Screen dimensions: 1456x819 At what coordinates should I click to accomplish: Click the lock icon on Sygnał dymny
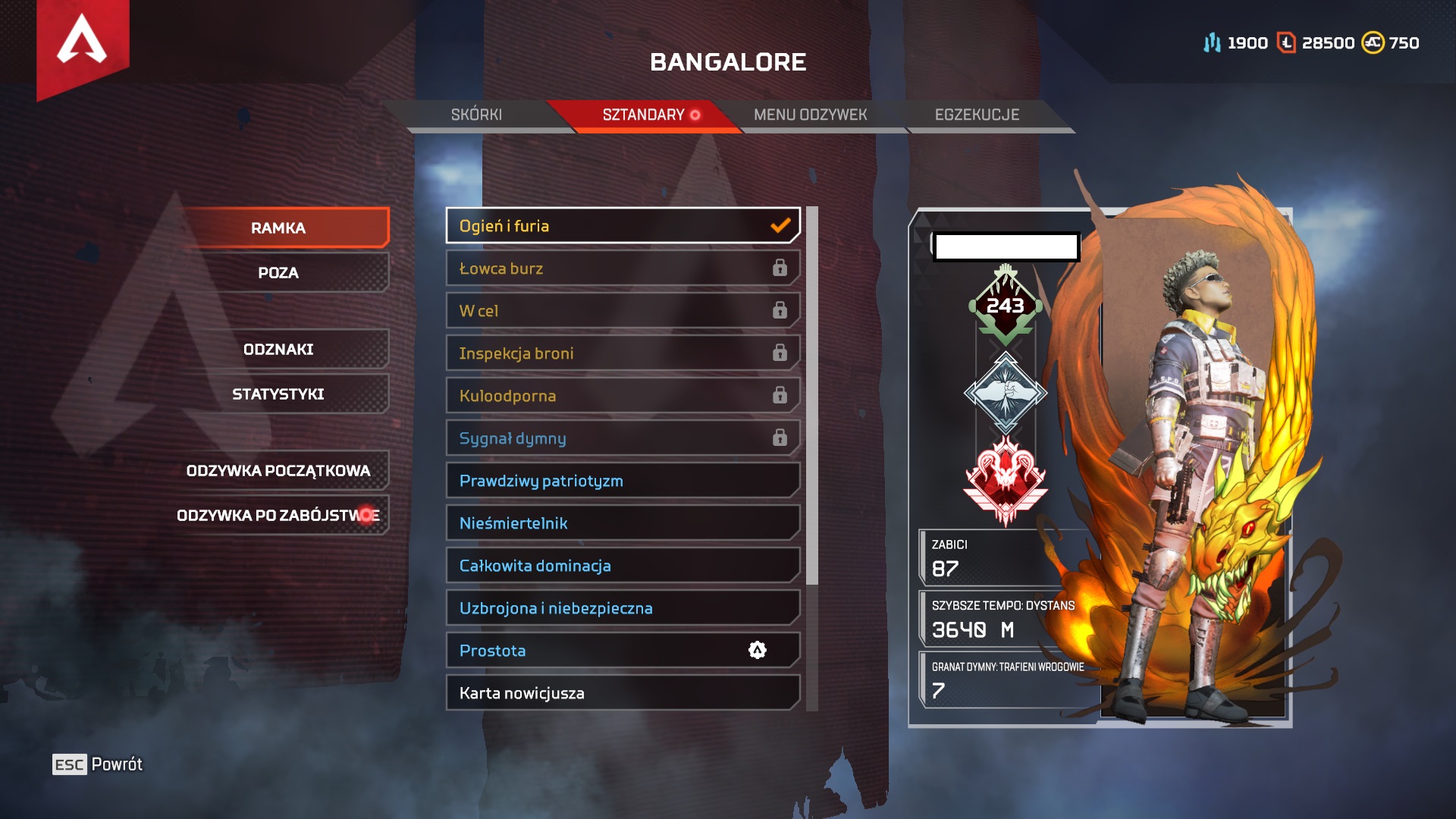(x=780, y=438)
